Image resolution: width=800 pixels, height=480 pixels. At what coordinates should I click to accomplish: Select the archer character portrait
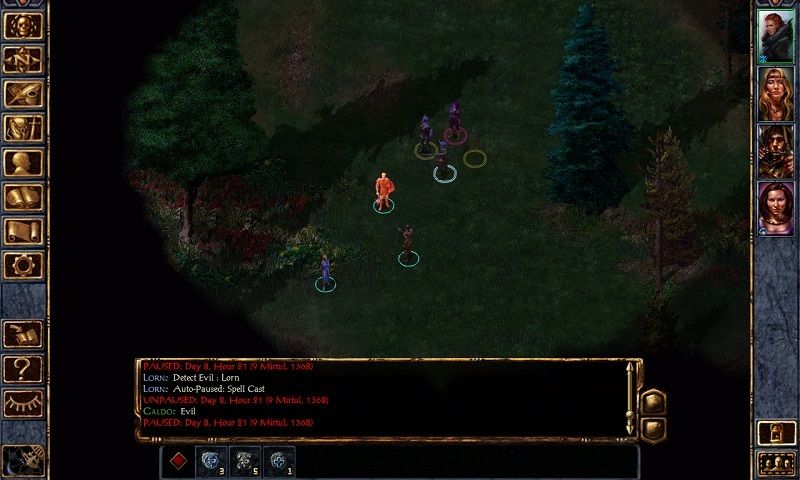click(775, 150)
